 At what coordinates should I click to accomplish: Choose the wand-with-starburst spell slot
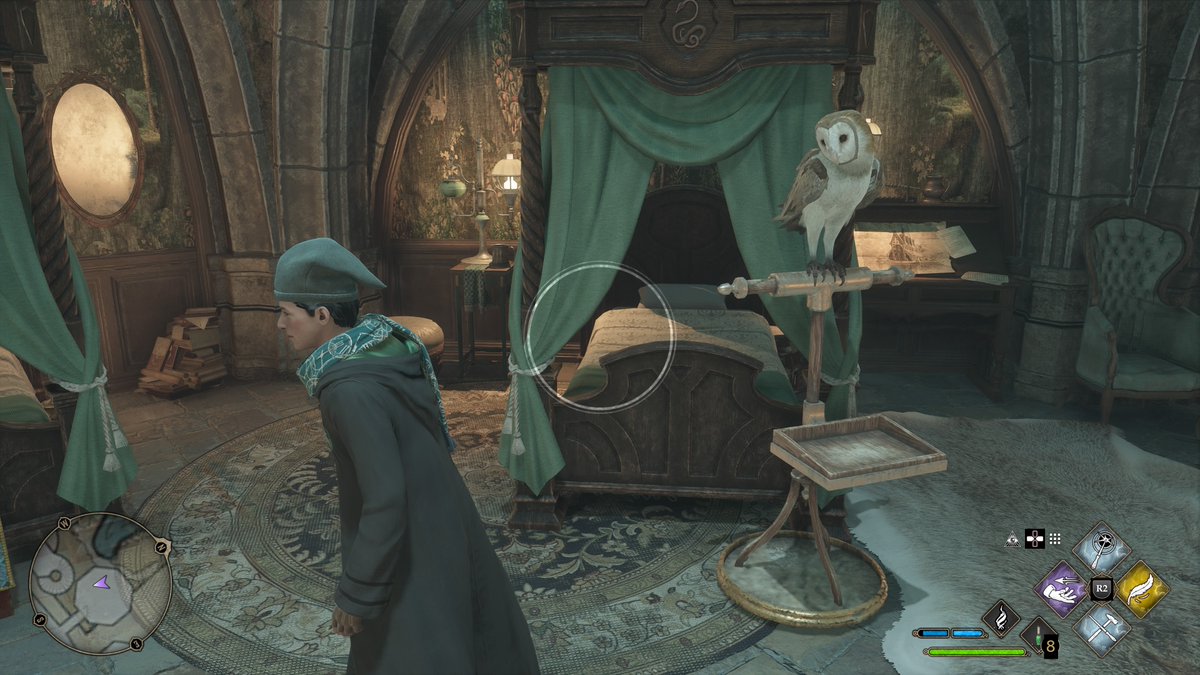click(1102, 548)
